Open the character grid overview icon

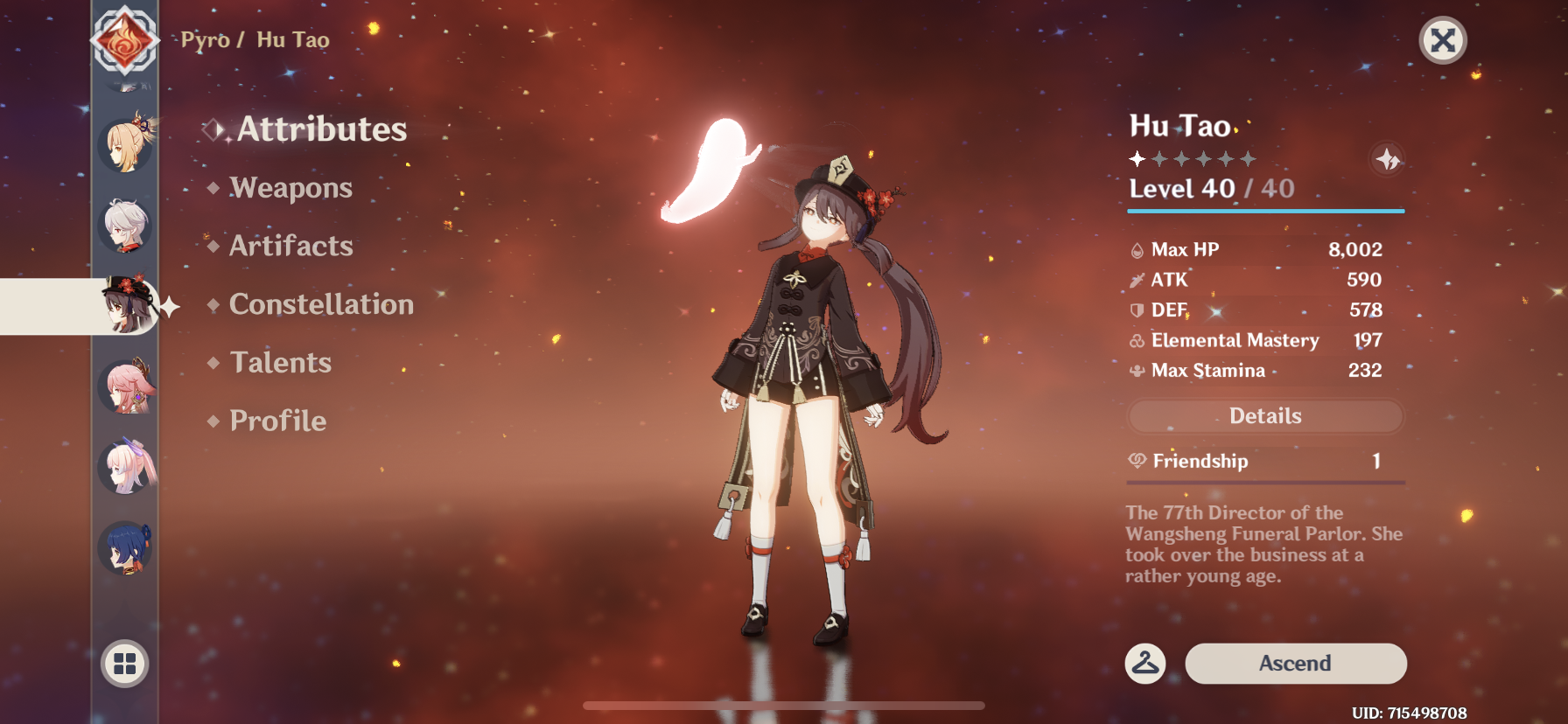125,664
